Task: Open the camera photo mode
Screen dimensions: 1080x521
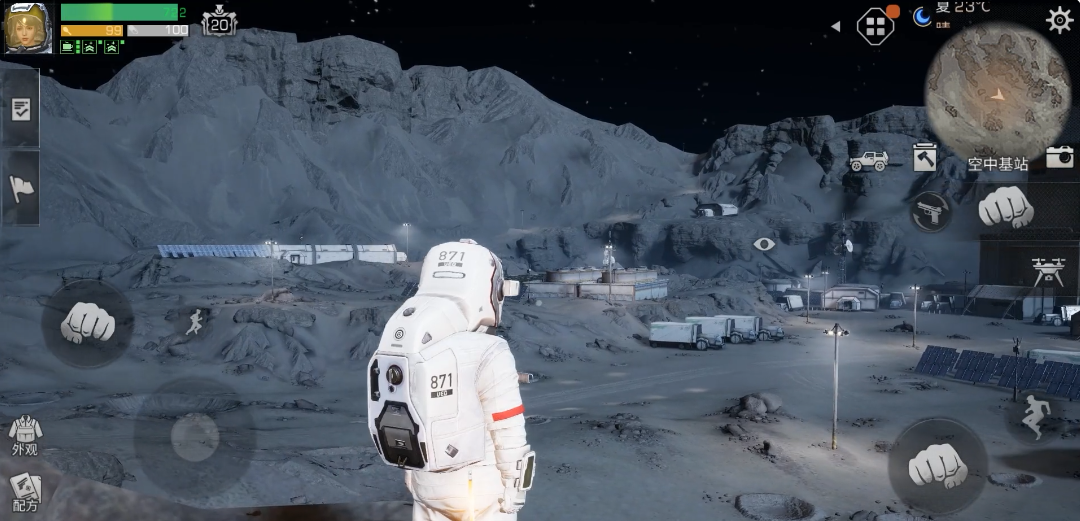Action: point(1059,156)
